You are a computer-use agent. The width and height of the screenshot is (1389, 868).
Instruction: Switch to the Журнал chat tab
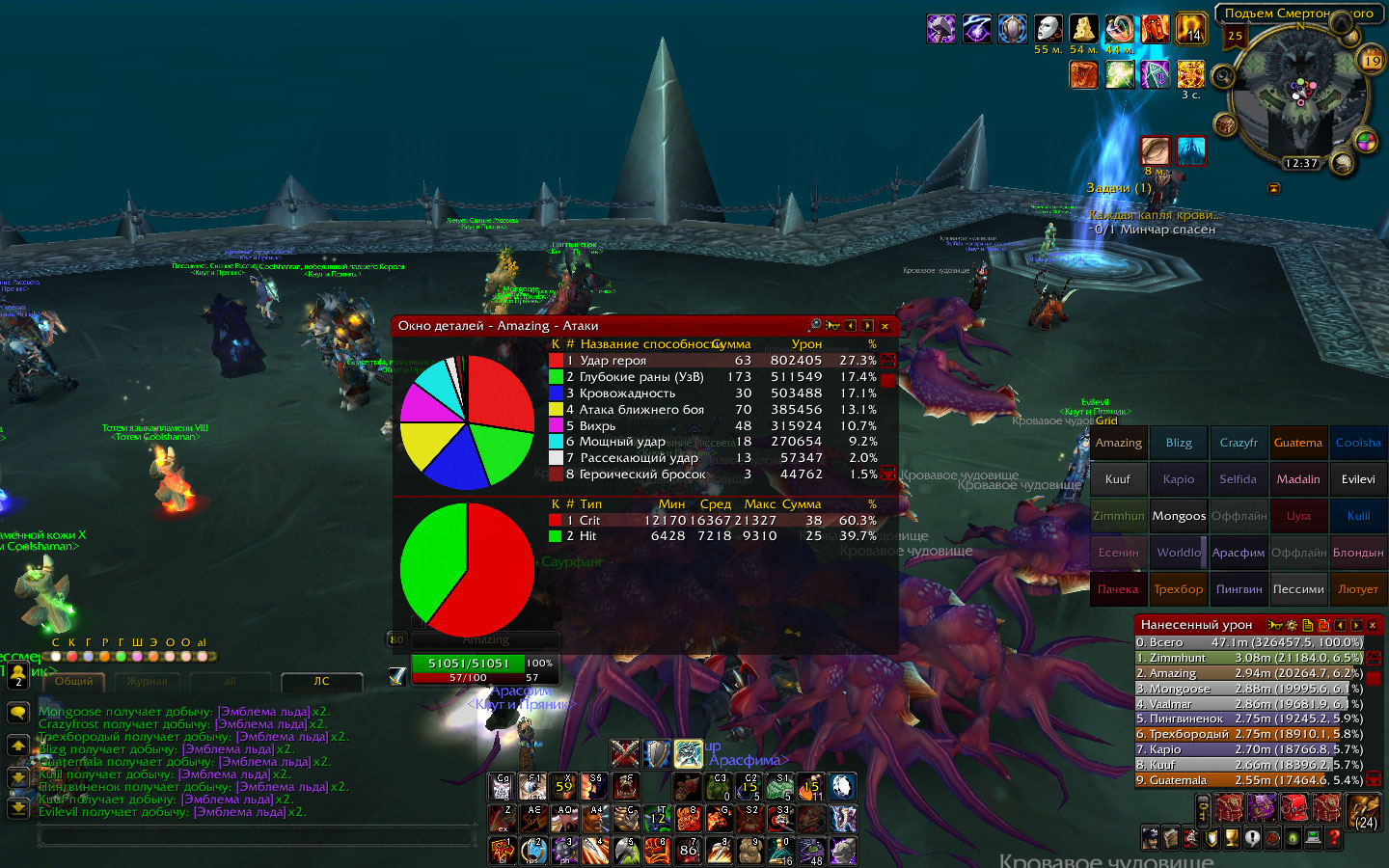point(147,682)
